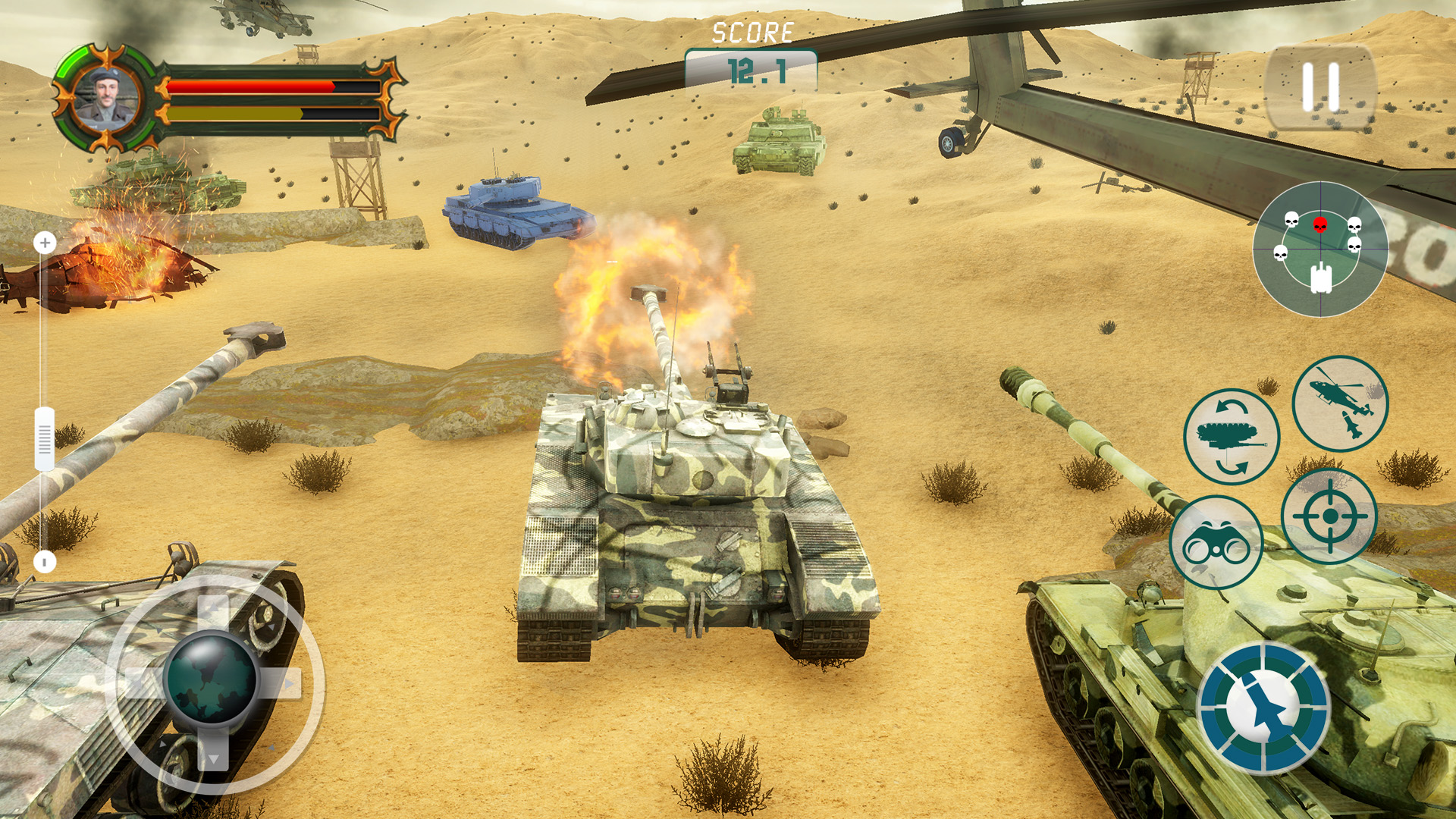Click the movement joystick ball
This screenshot has height=819, width=1456.
(x=212, y=677)
